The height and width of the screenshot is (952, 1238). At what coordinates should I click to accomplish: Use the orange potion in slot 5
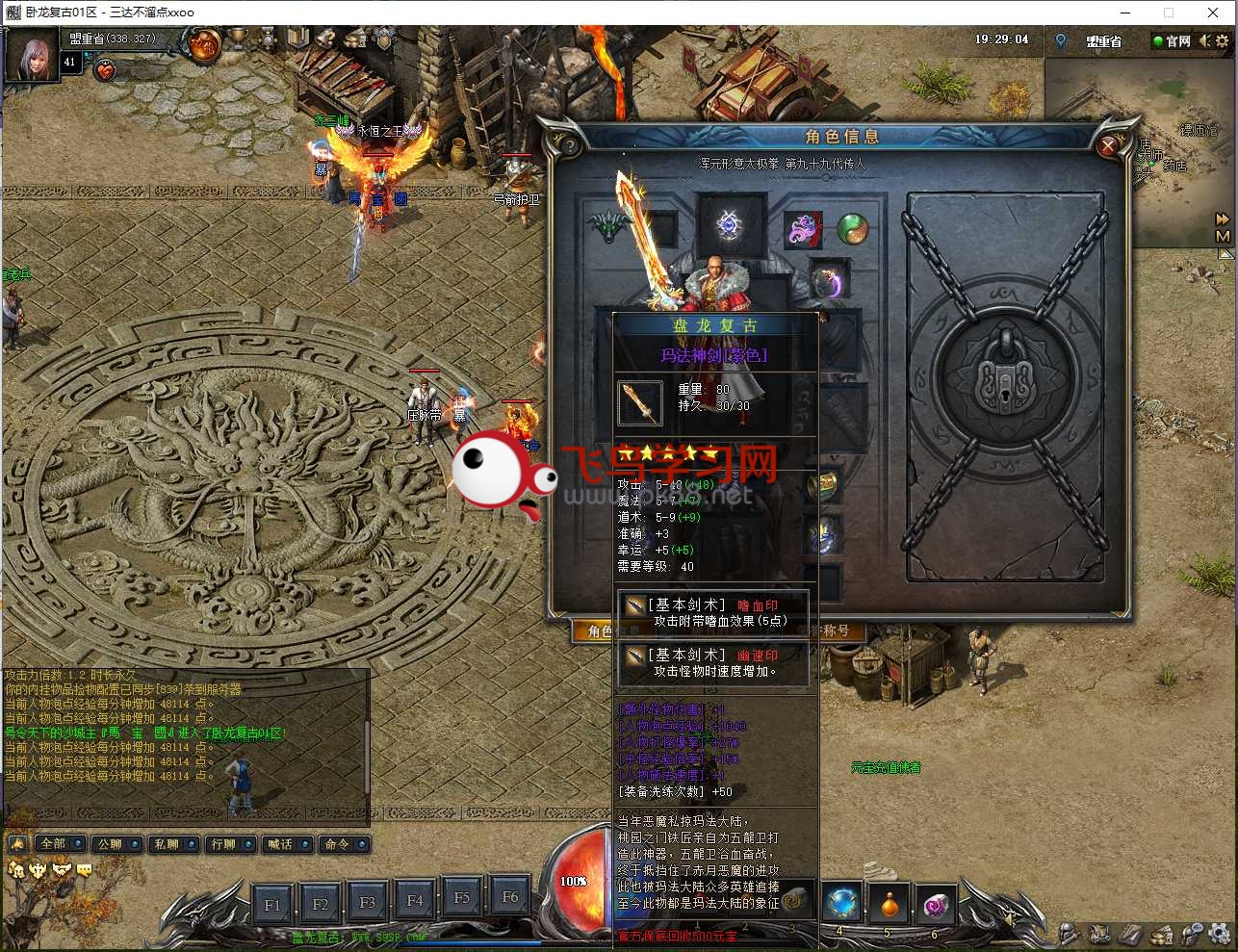889,904
